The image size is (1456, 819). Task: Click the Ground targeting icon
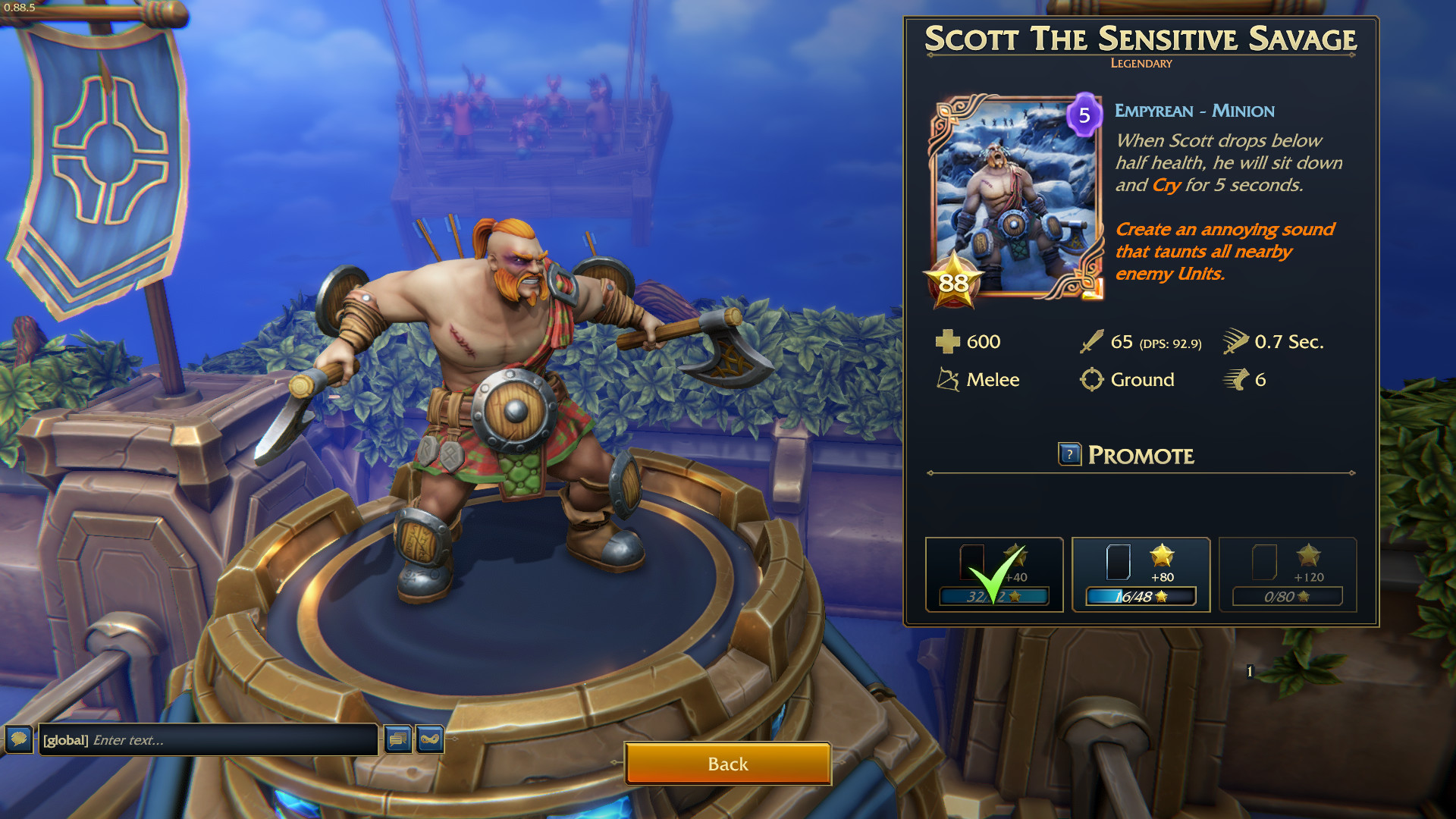(1092, 380)
